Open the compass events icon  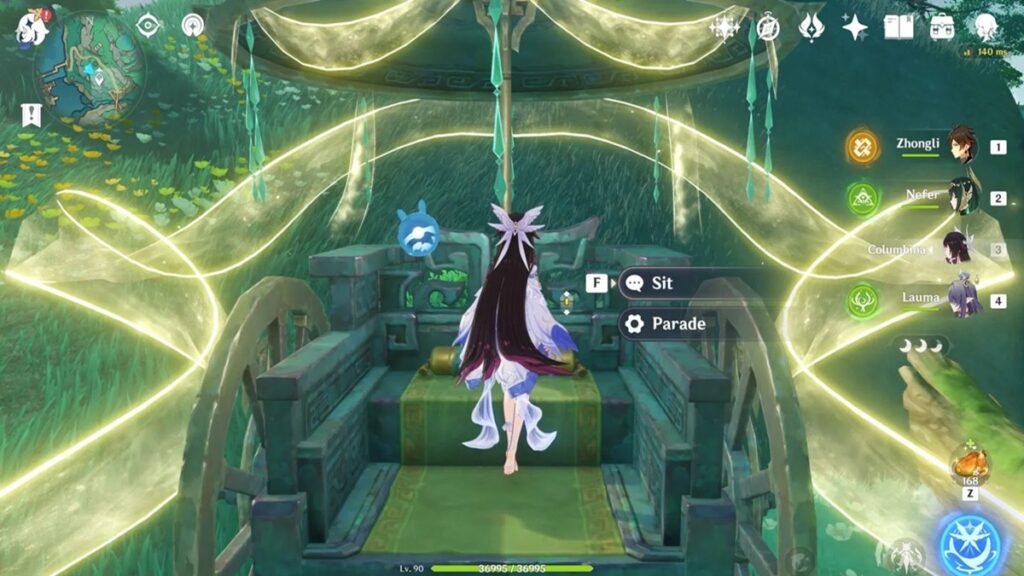coord(768,27)
